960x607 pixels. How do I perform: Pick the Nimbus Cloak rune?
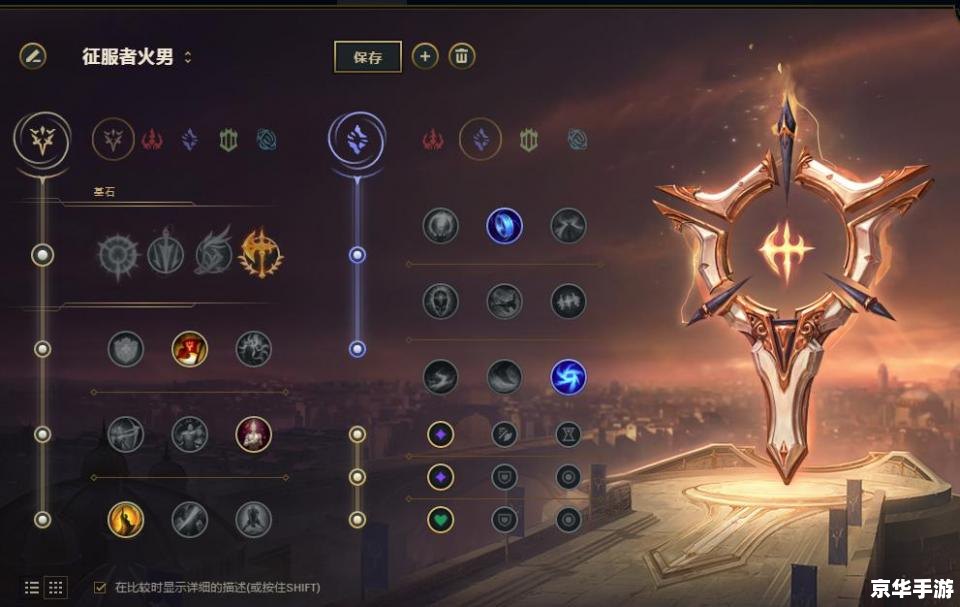pyautogui.click(x=568, y=225)
